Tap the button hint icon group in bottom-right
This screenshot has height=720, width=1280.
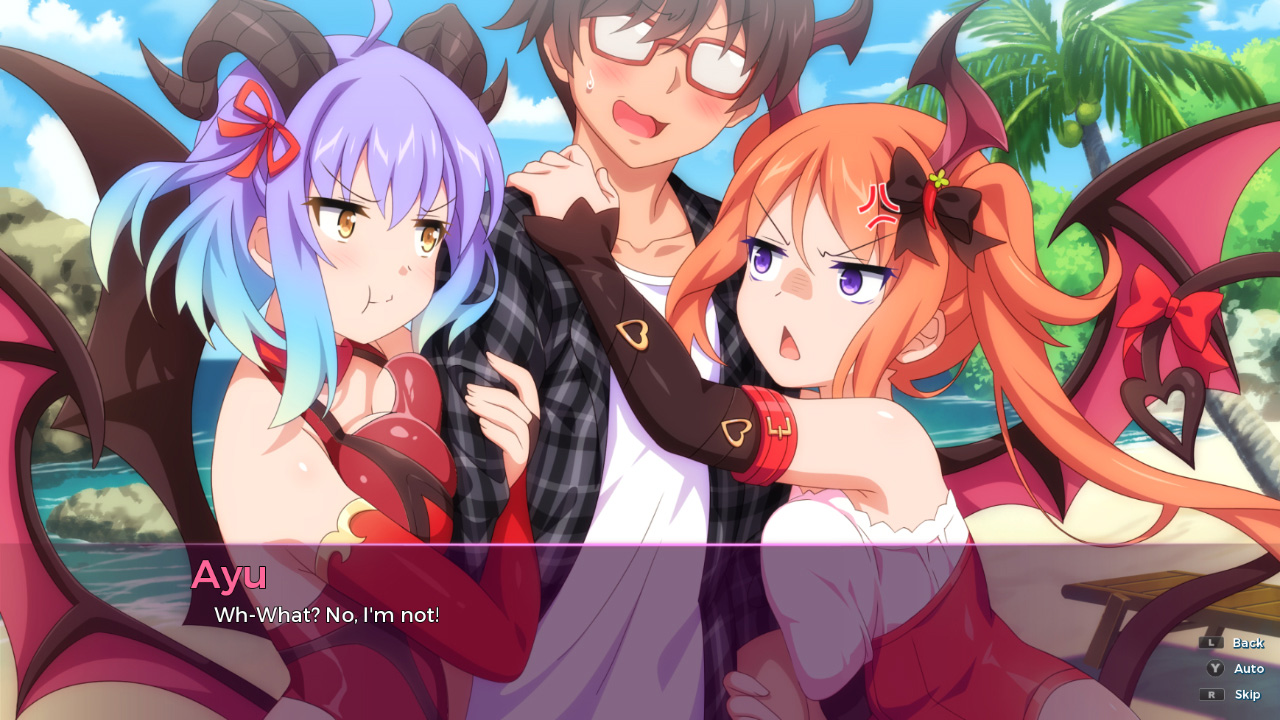(1230, 668)
